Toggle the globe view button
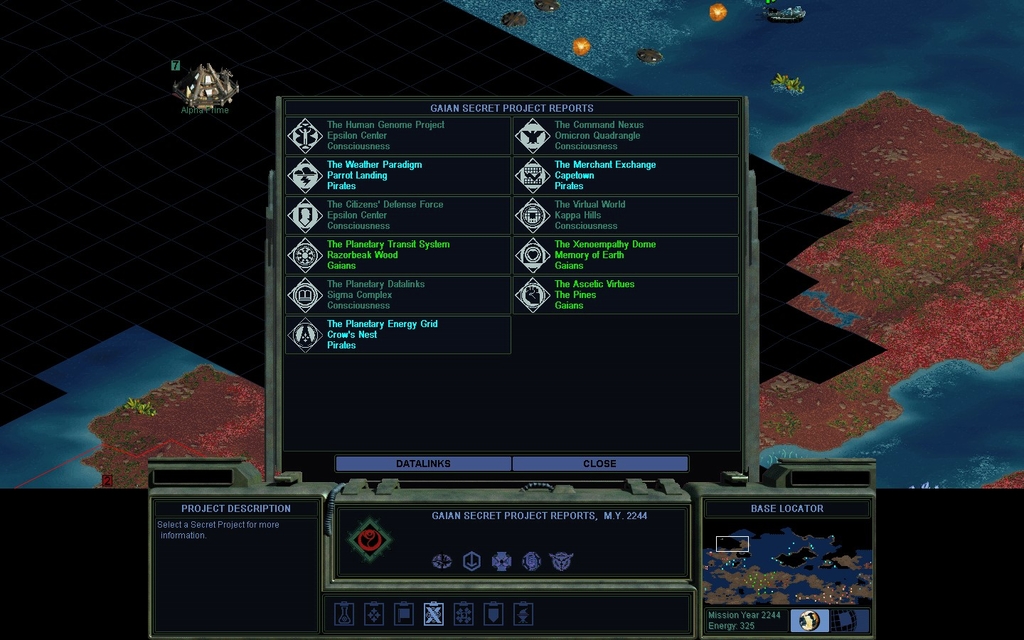 pyautogui.click(x=808, y=621)
